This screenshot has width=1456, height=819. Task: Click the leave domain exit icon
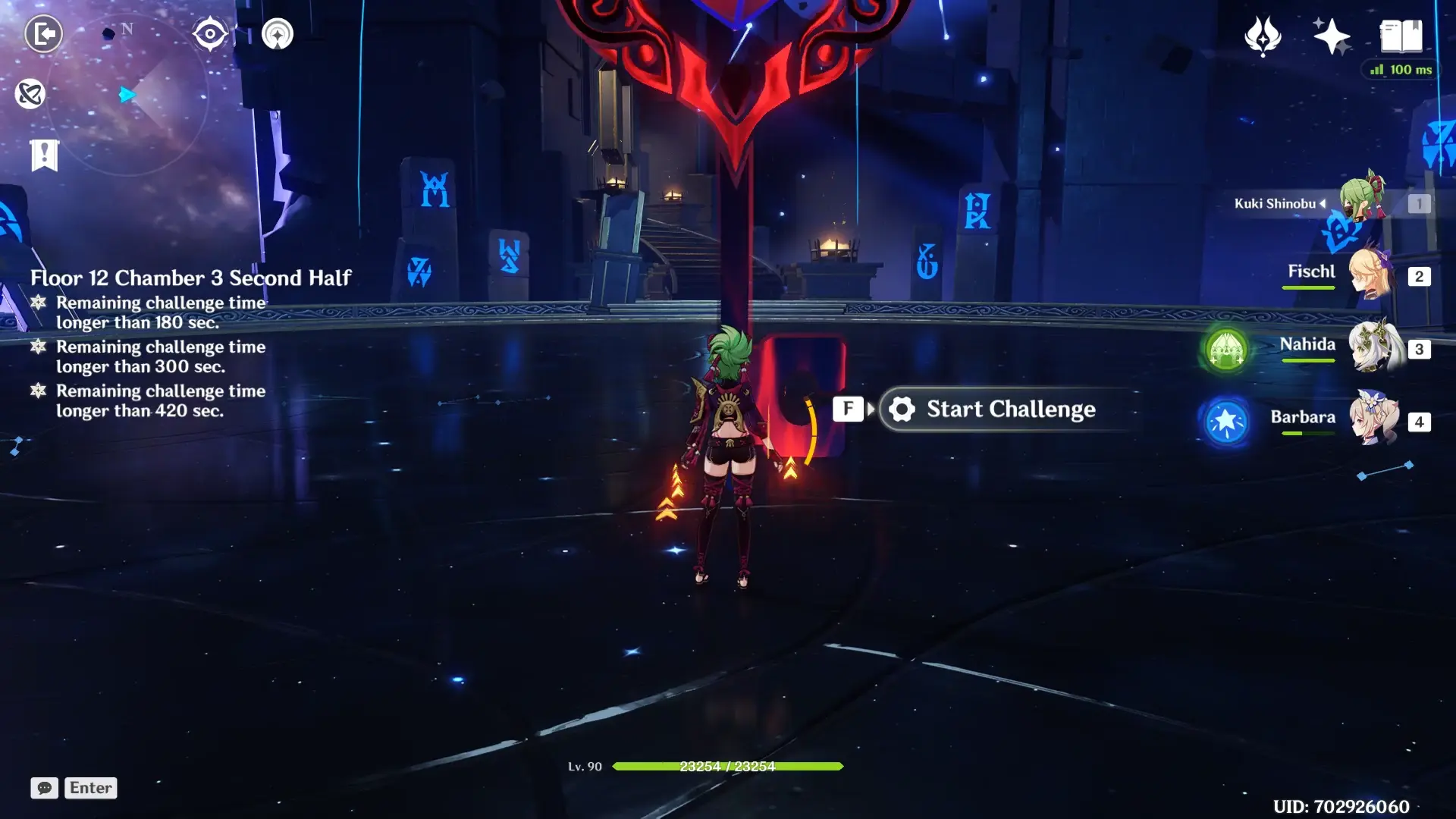click(45, 33)
